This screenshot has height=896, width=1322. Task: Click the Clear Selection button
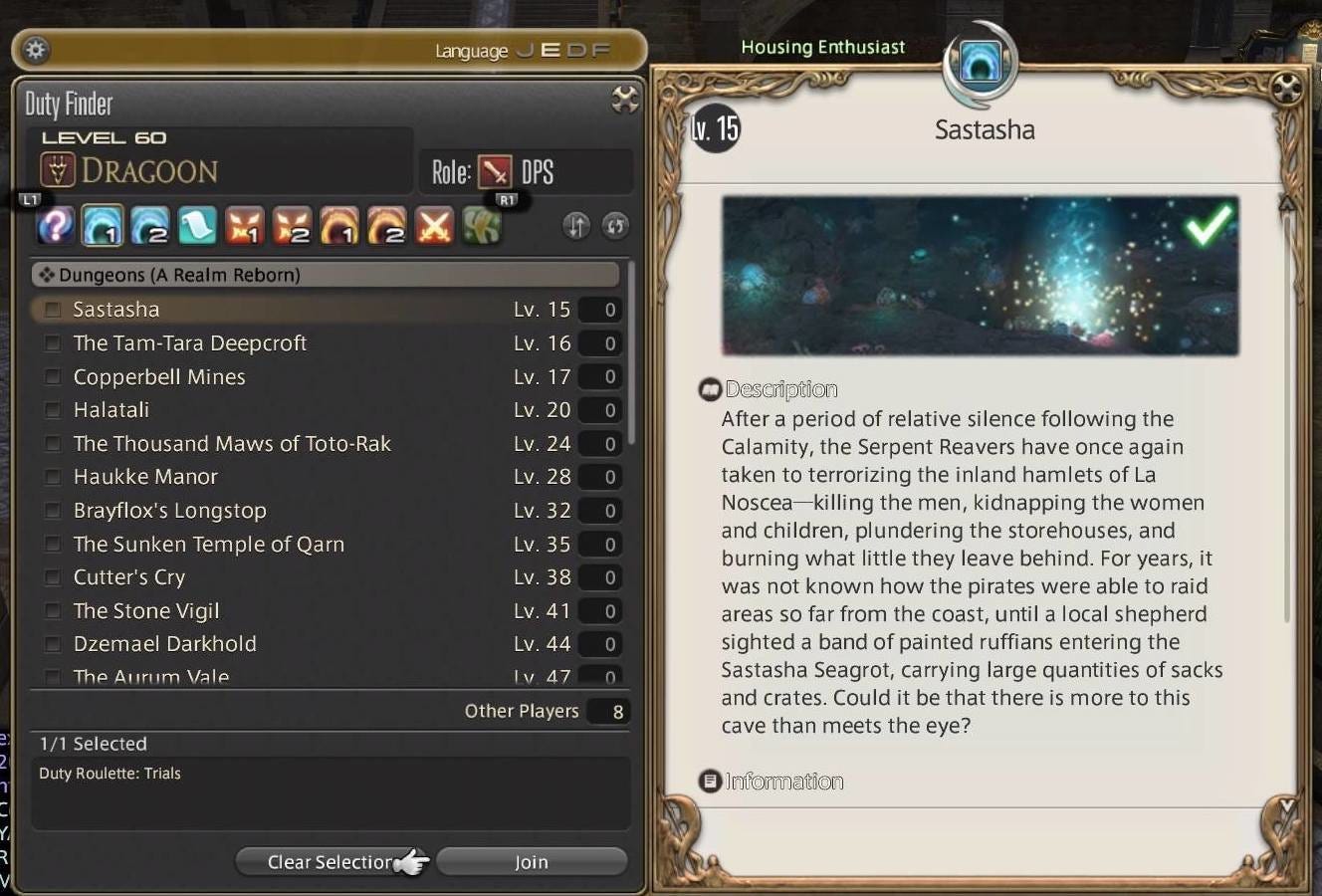(330, 862)
